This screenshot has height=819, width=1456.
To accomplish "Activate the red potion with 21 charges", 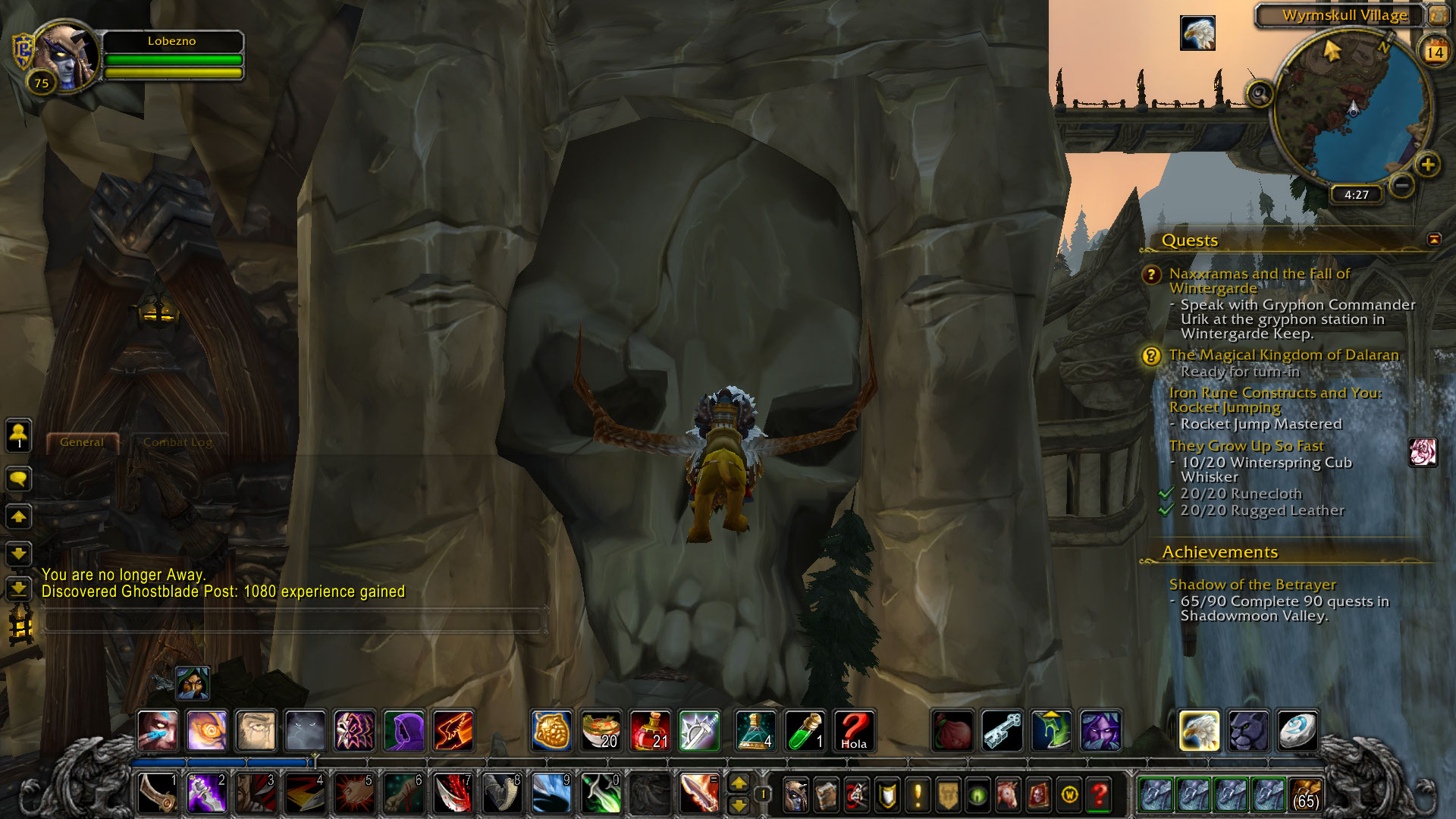I will click(650, 731).
